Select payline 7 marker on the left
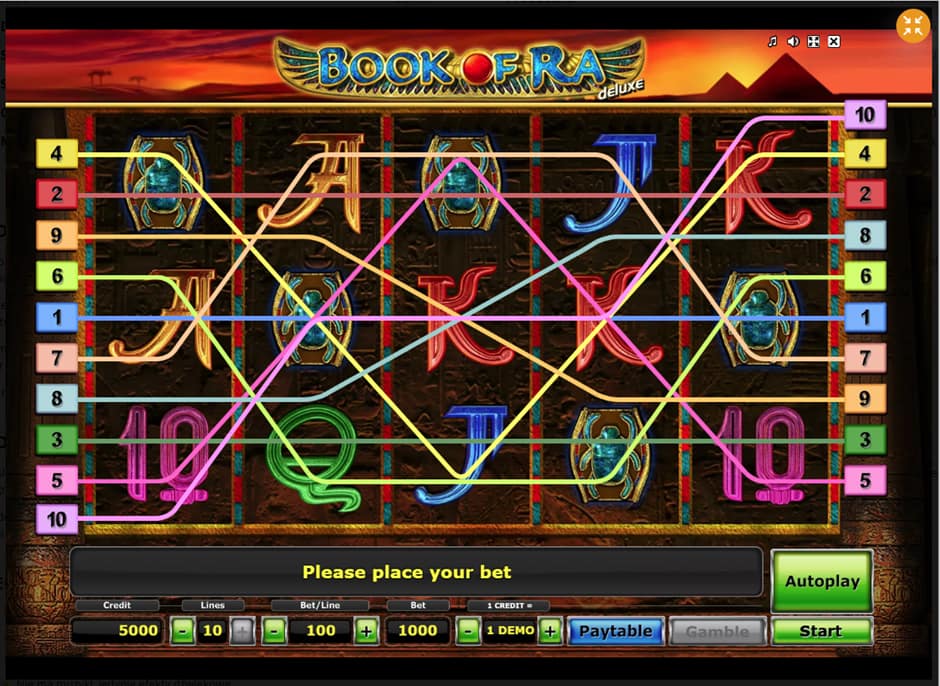 (x=56, y=357)
